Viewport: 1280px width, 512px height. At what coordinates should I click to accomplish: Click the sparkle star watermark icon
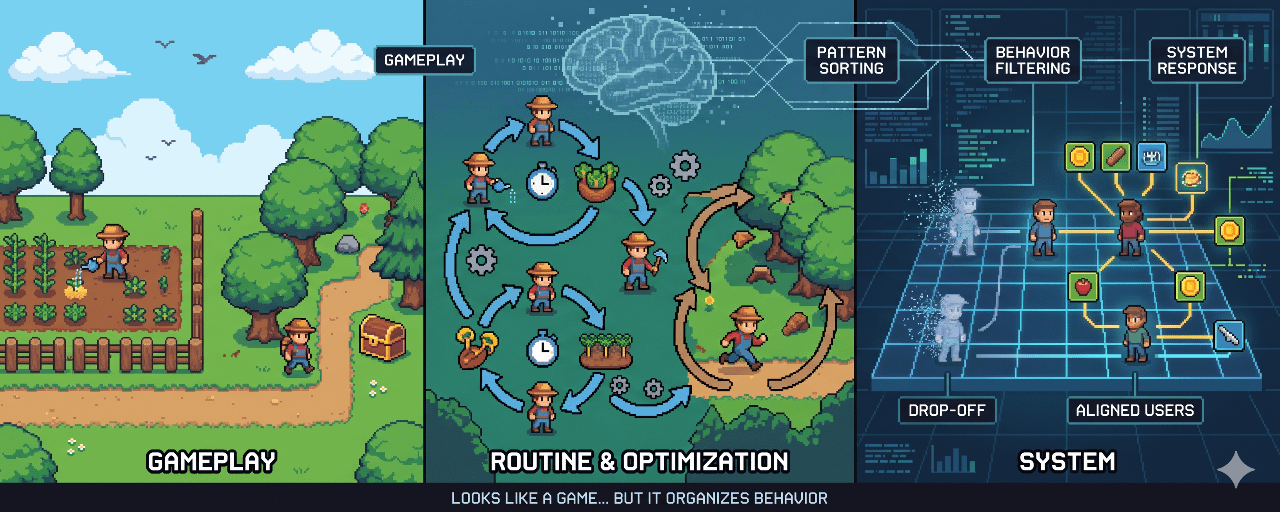coord(1235,469)
